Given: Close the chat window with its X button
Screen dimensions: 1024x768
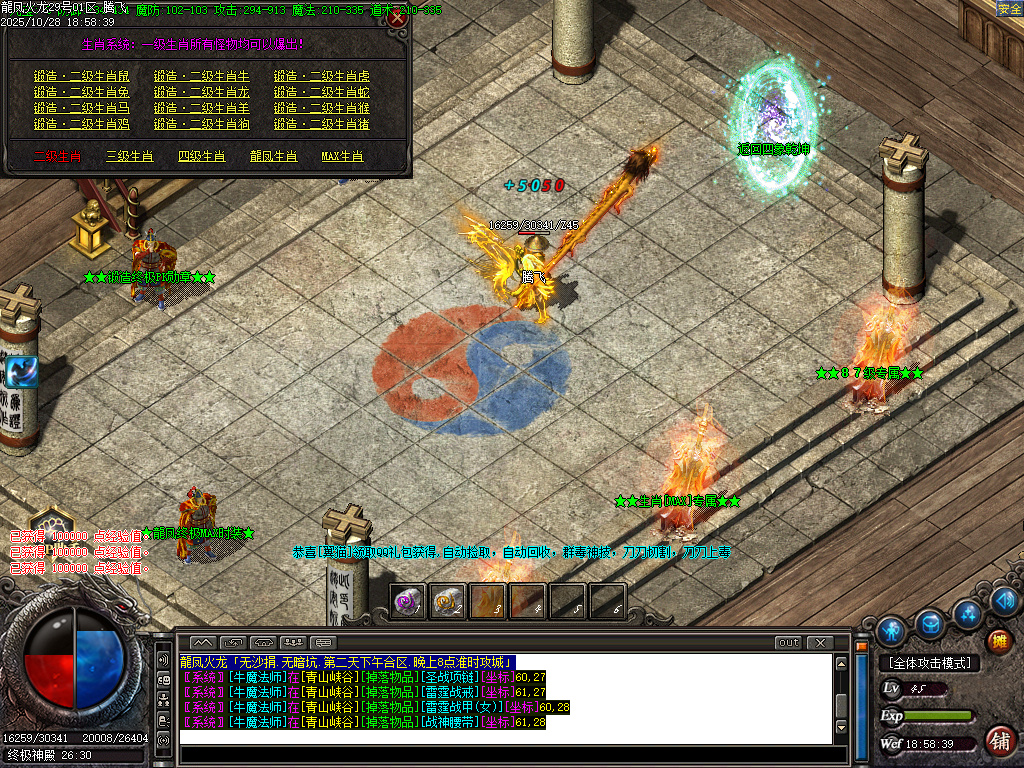Looking at the screenshot, I should click(x=820, y=642).
